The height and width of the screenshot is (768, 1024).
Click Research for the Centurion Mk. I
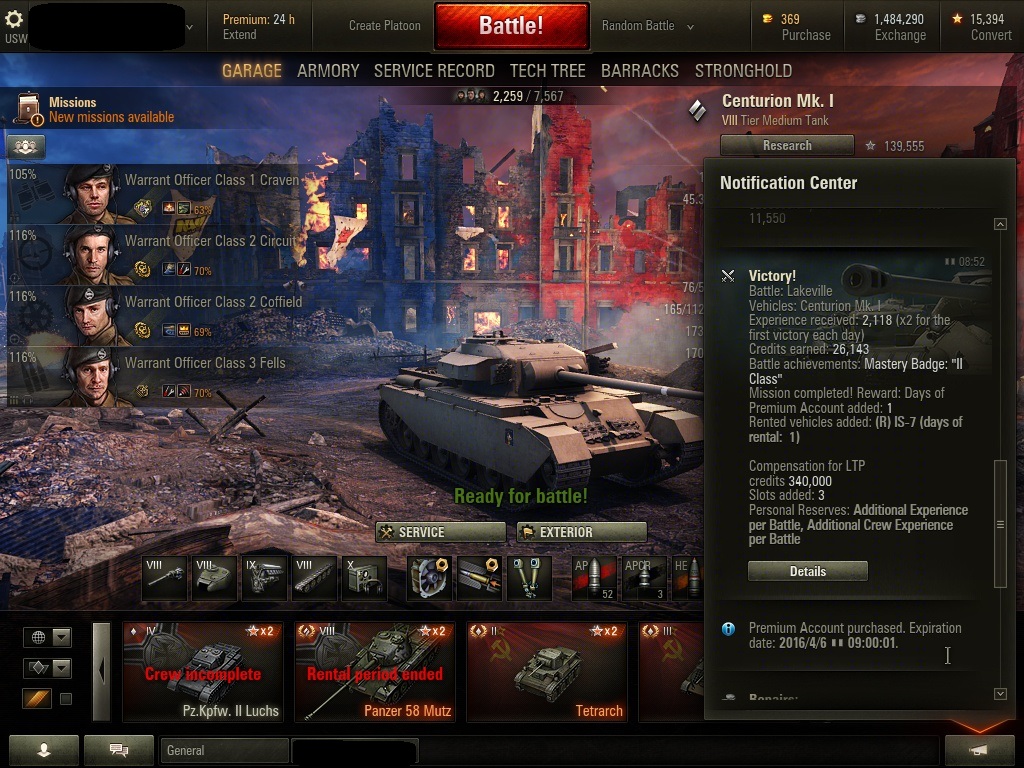pos(787,146)
